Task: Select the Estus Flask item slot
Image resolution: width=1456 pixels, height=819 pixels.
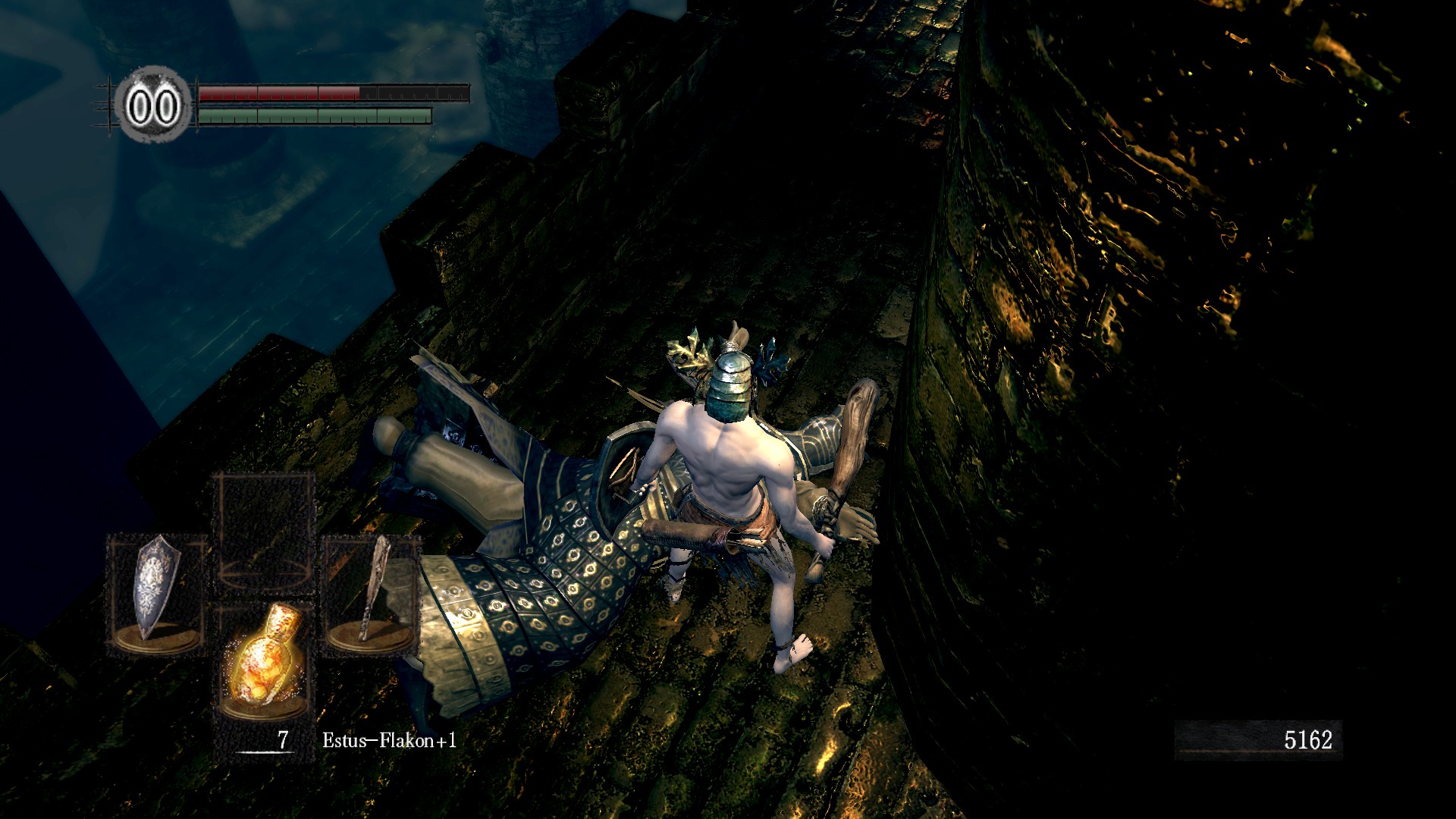Action: pyautogui.click(x=263, y=658)
